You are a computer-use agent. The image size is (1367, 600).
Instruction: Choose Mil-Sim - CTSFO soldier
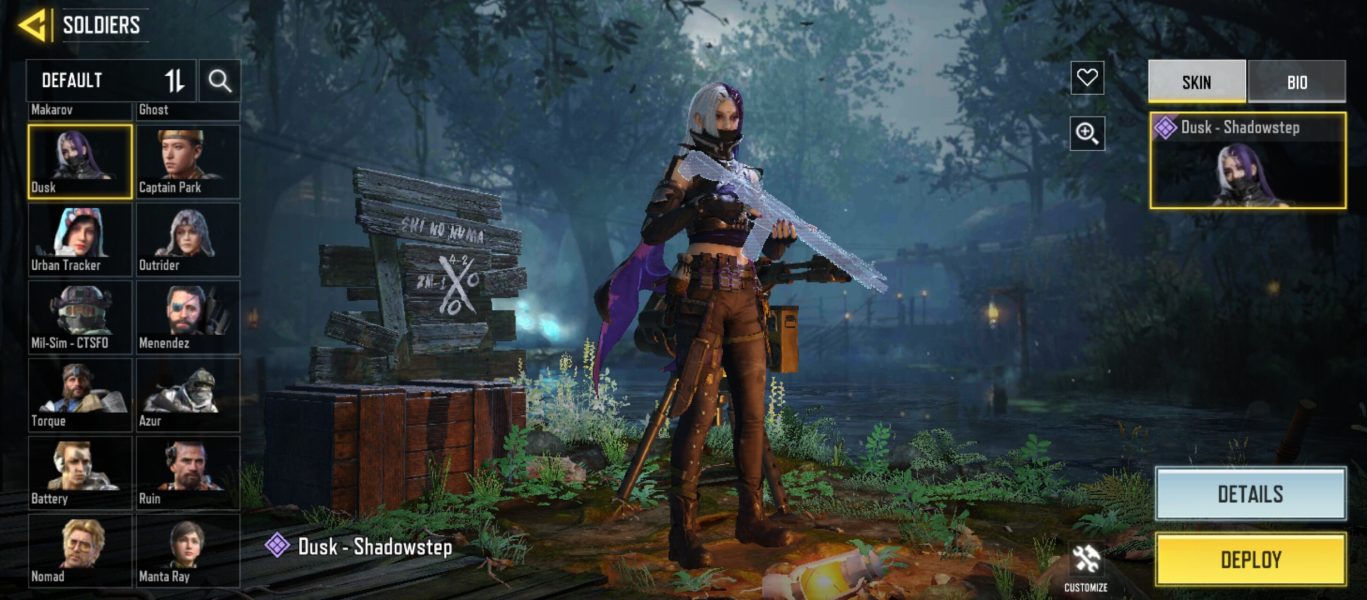80,317
